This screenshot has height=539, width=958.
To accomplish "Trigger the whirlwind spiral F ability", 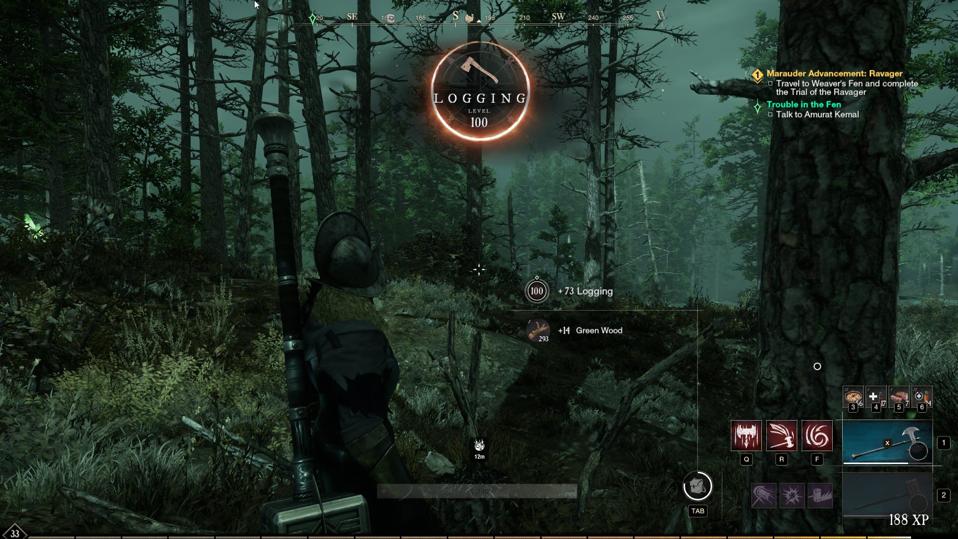I will [x=817, y=436].
